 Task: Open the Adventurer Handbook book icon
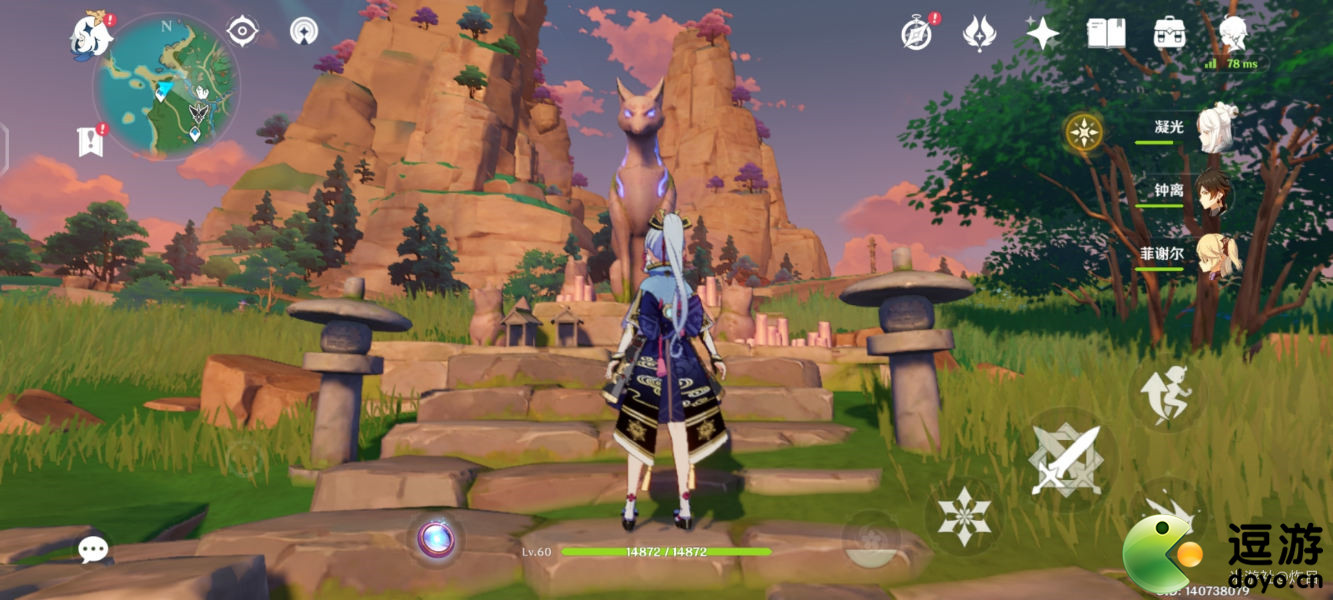click(x=1106, y=34)
